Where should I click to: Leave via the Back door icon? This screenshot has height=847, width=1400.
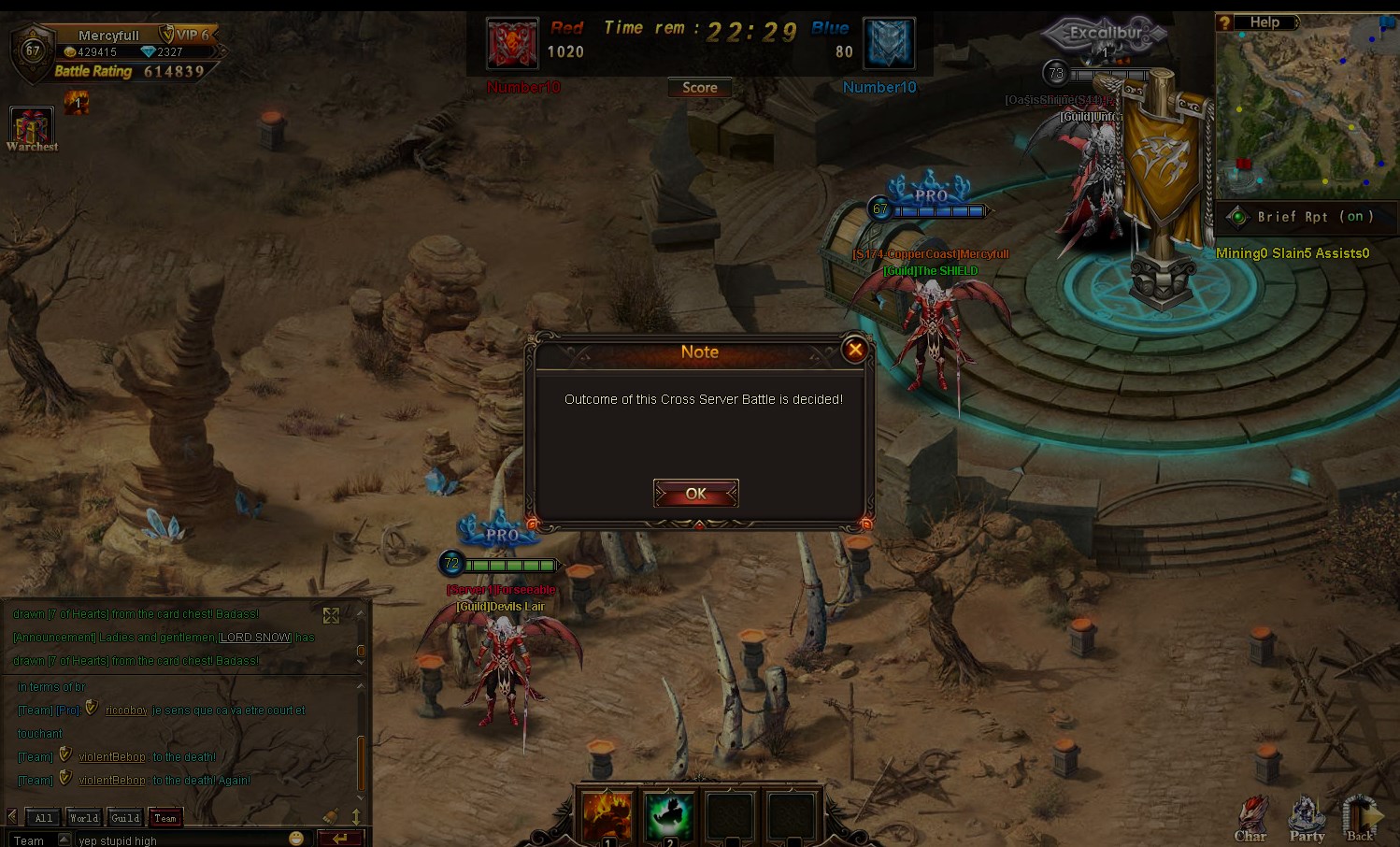point(1361,818)
